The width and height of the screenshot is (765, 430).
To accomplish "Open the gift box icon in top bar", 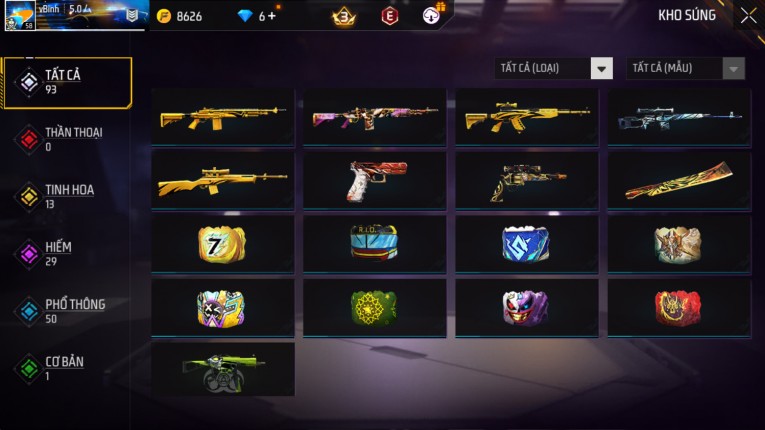I will click(432, 15).
